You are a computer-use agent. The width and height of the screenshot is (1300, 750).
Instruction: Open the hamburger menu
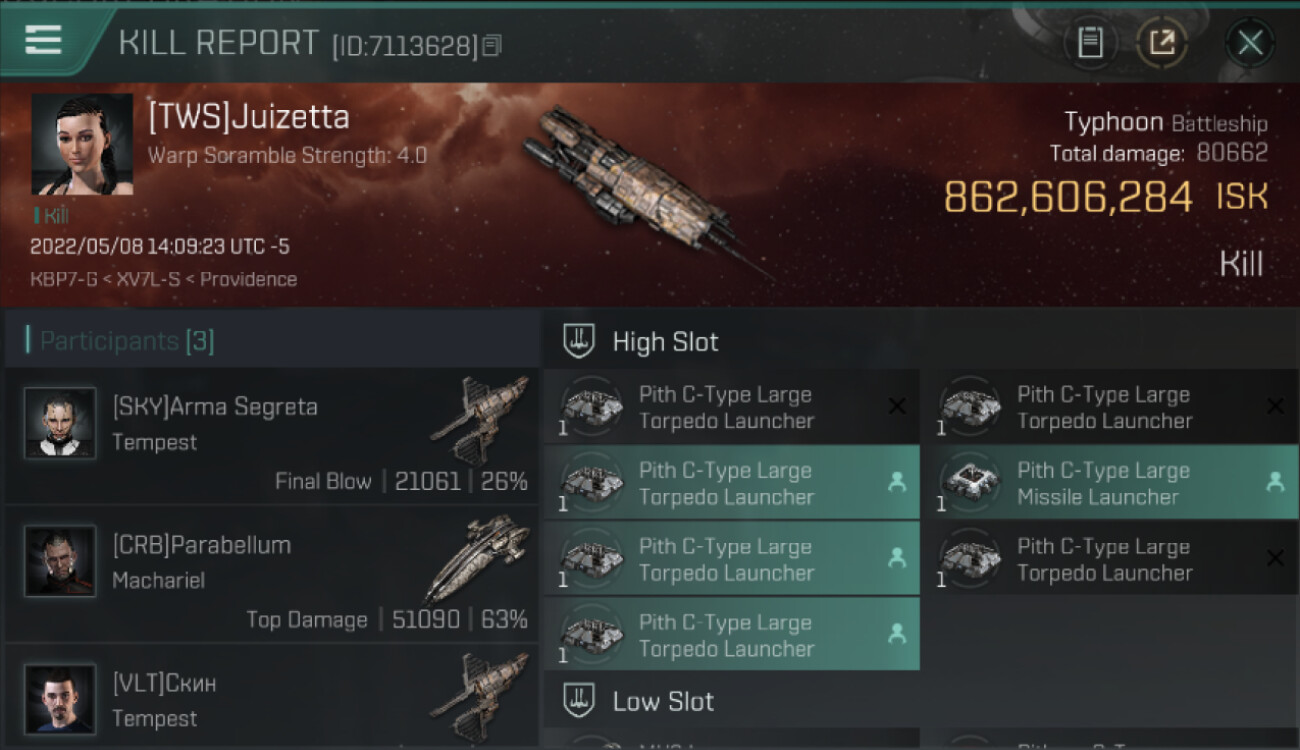coord(44,40)
